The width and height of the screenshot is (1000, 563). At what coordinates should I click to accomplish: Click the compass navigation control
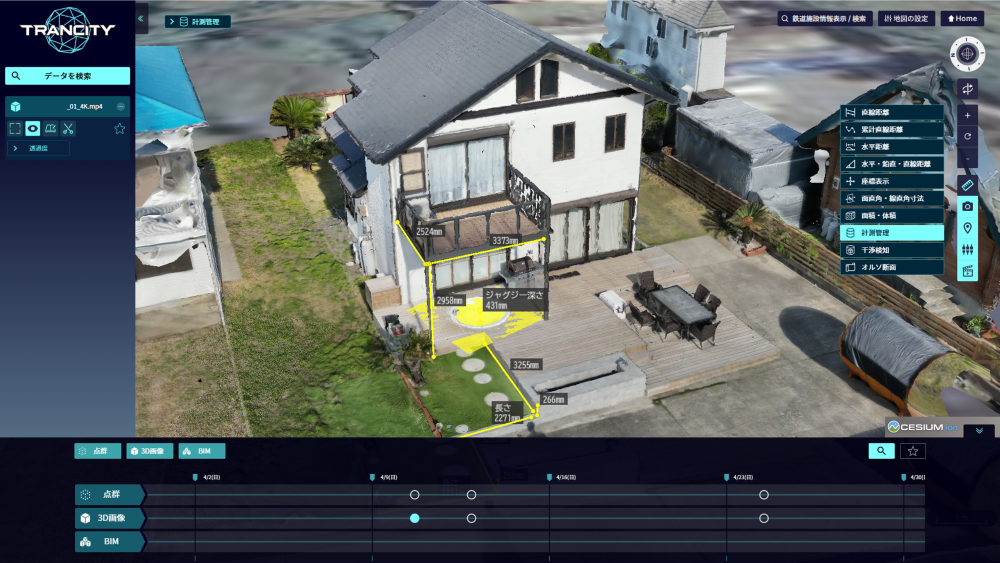967,52
